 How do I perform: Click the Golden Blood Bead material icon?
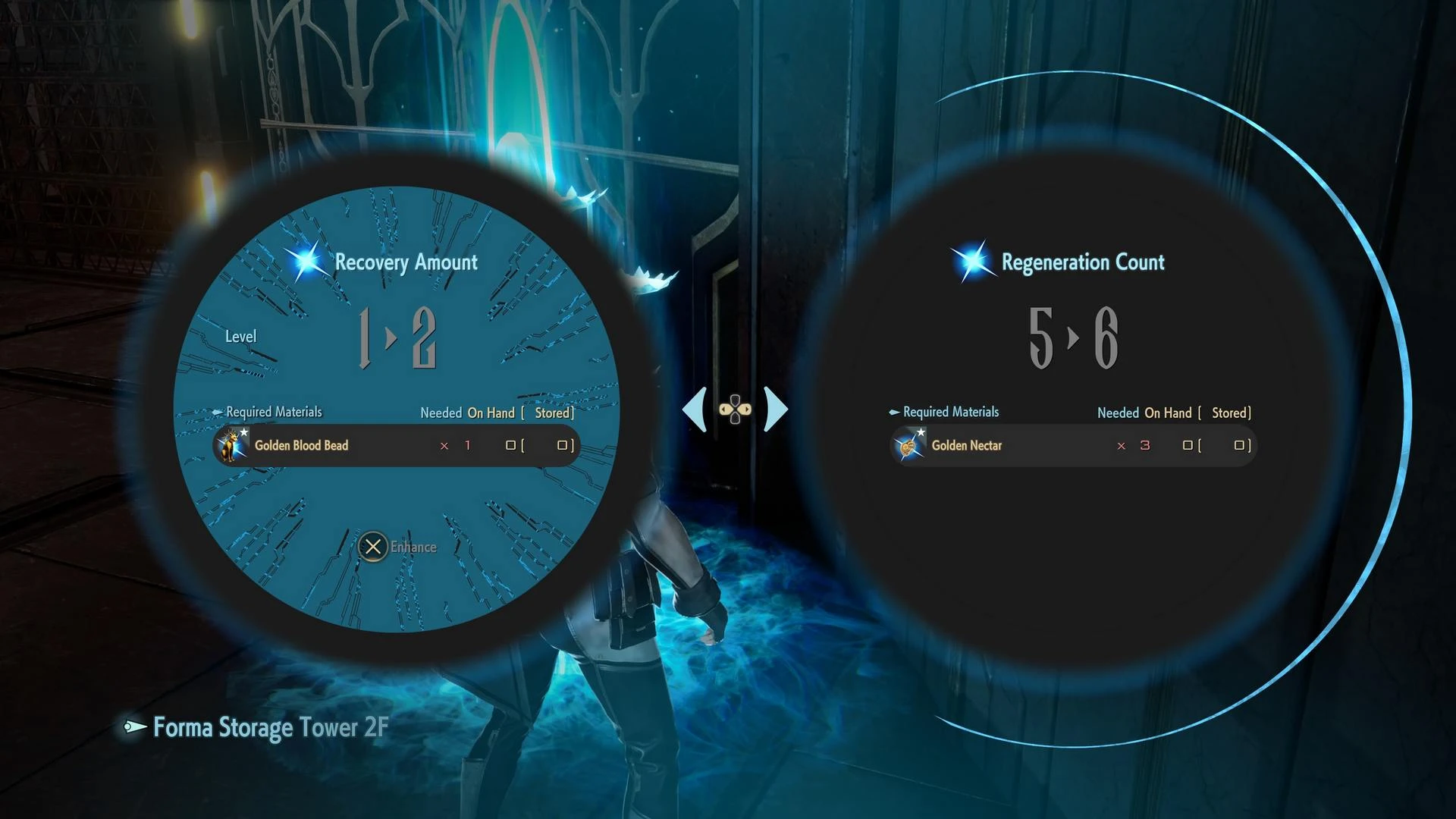(x=230, y=446)
